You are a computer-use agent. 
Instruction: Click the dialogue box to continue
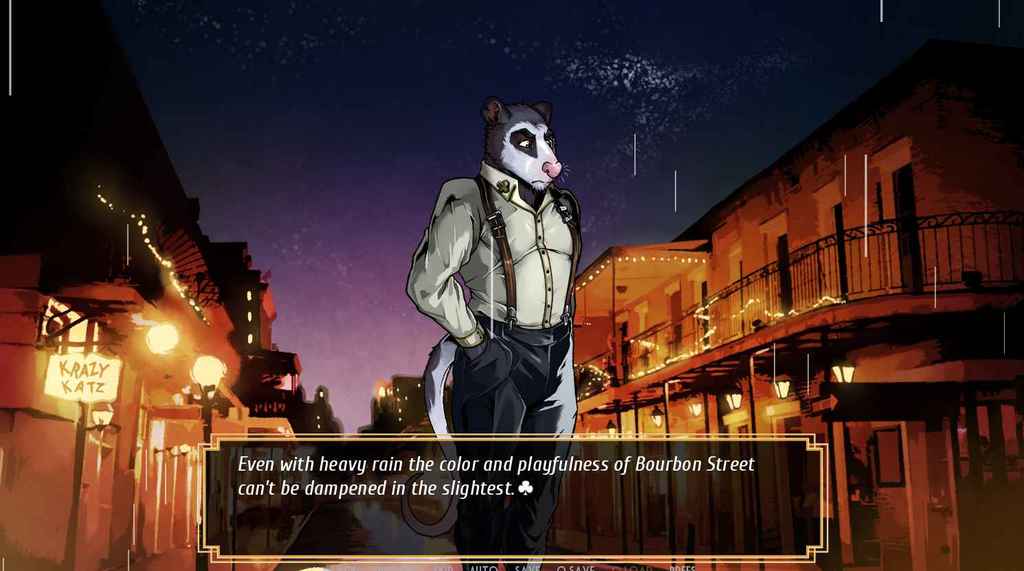513,497
